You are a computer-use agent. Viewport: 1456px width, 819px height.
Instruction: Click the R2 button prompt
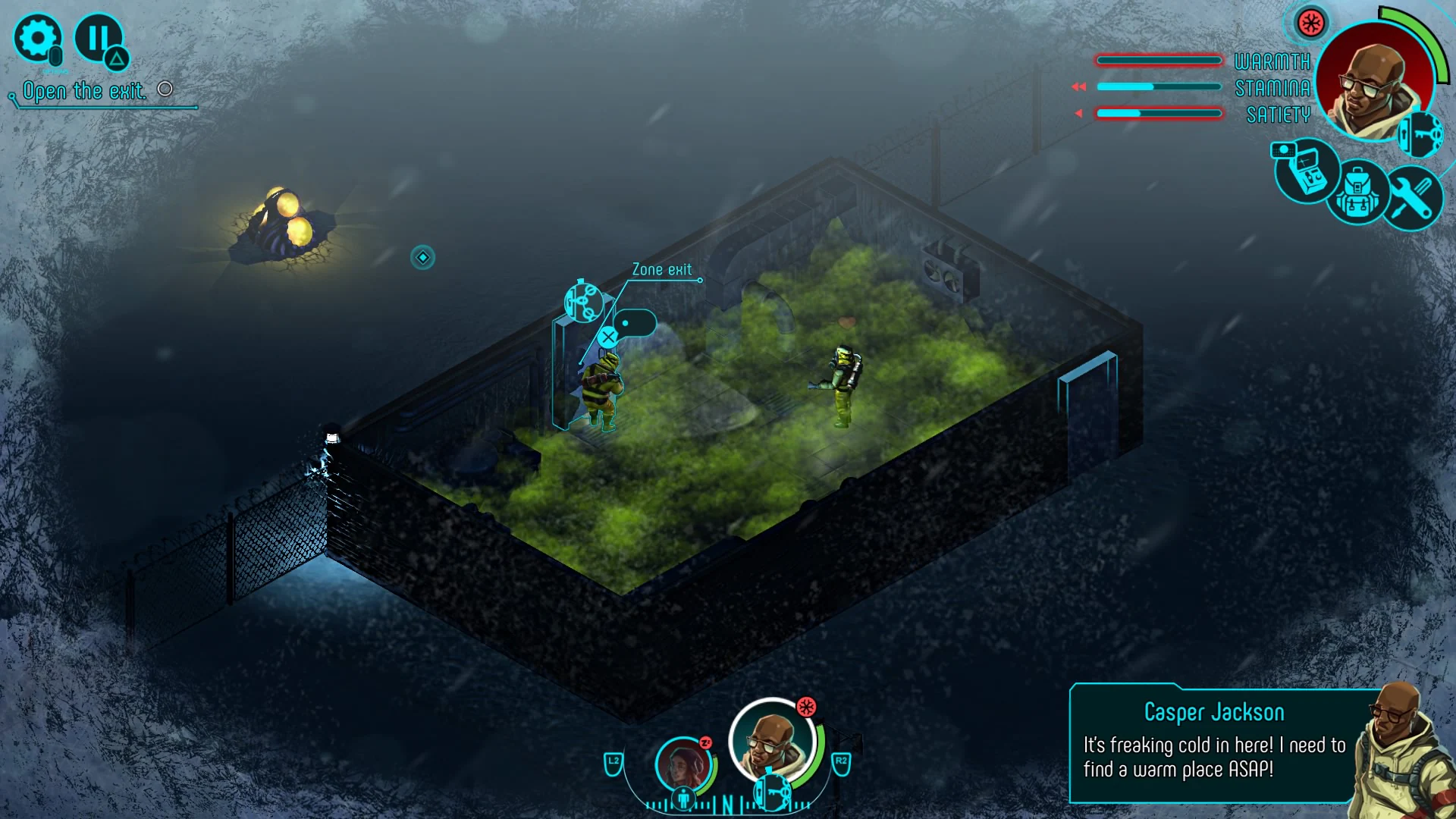pyautogui.click(x=842, y=764)
